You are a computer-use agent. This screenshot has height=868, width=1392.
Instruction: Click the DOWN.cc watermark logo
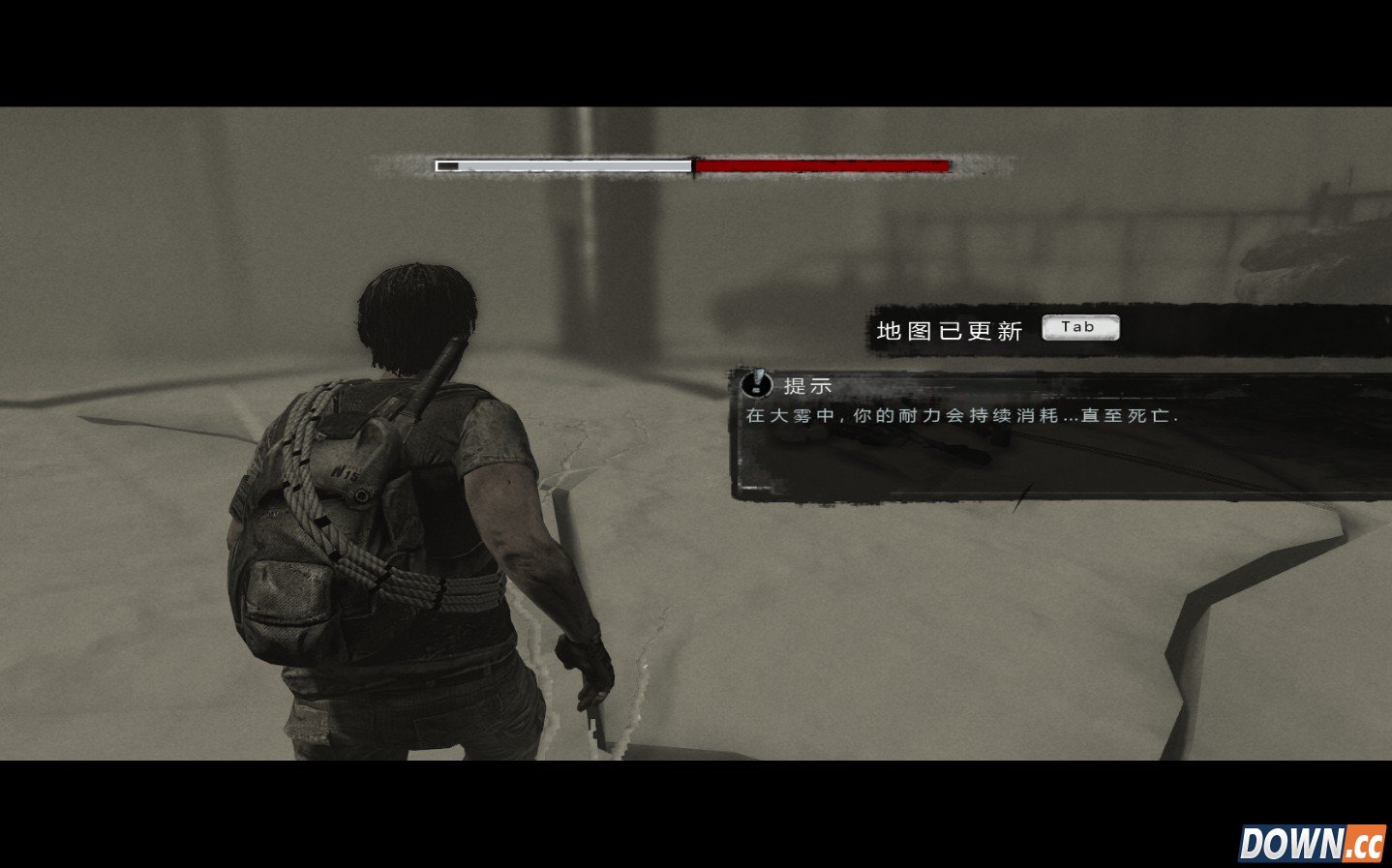click(1312, 843)
